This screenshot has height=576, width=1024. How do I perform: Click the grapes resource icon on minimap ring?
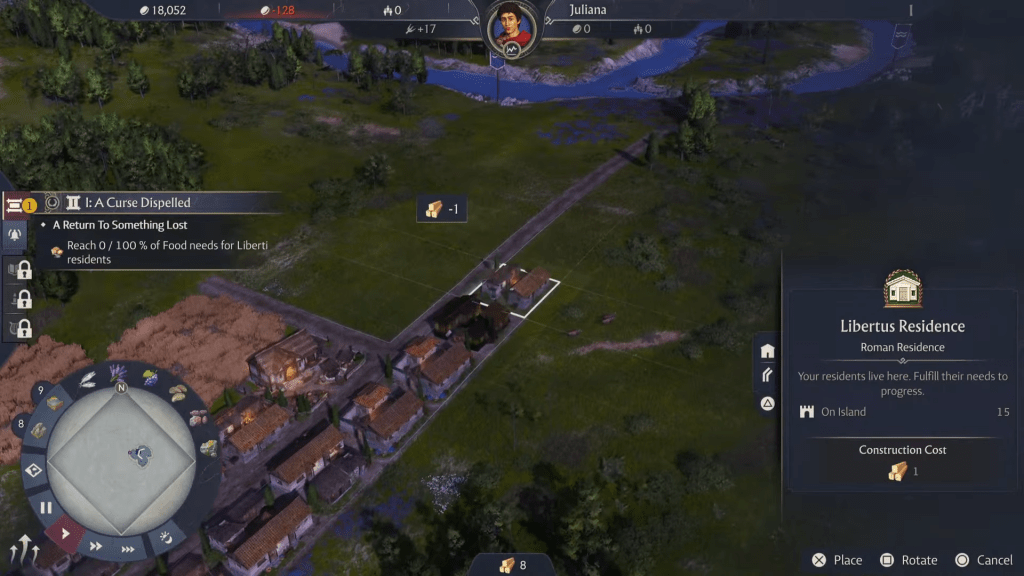[150, 378]
